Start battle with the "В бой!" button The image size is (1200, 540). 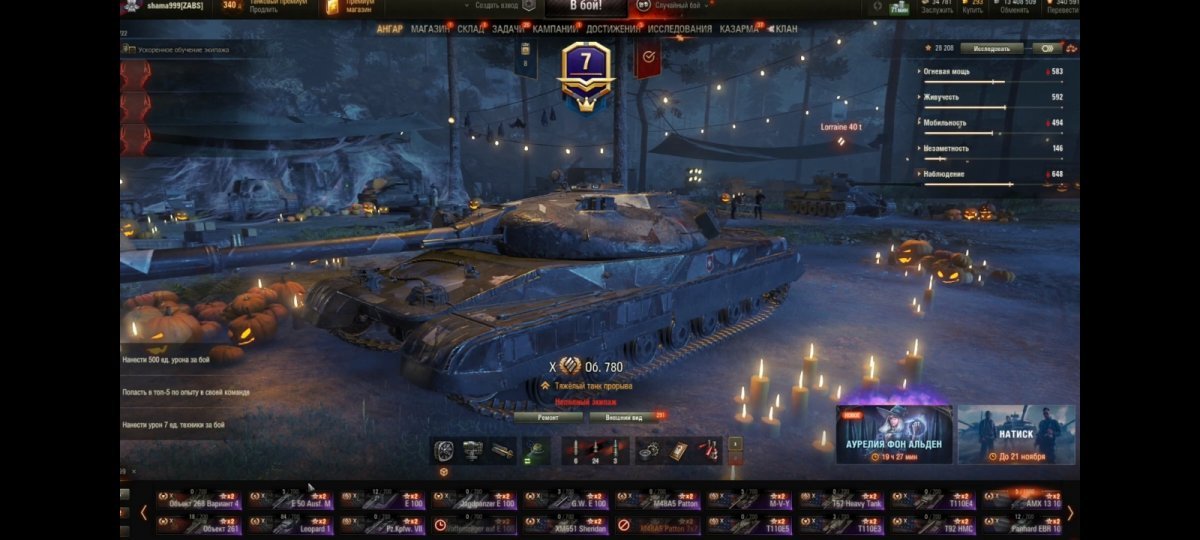click(586, 7)
